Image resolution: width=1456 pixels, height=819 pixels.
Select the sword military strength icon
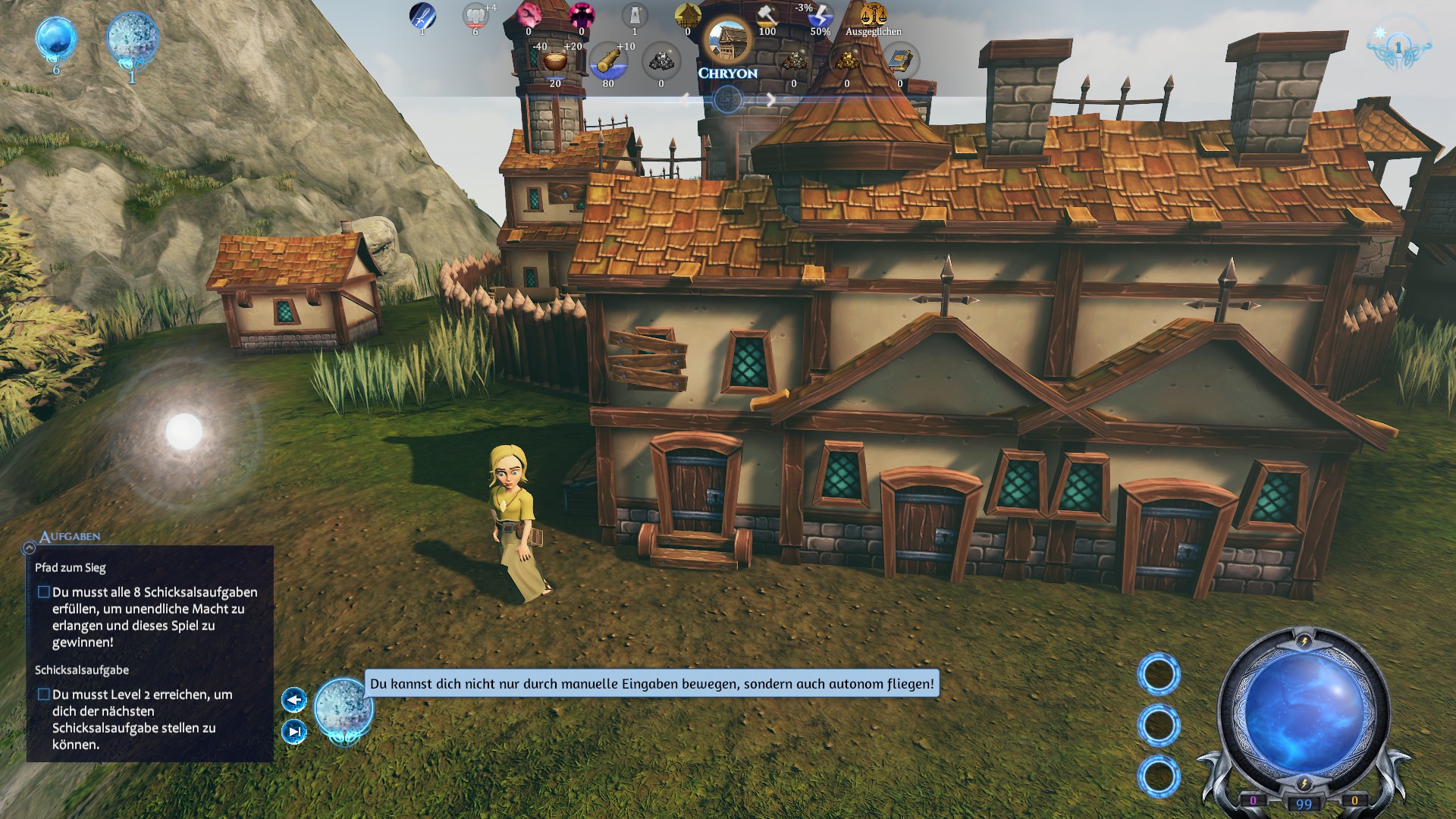click(x=422, y=15)
